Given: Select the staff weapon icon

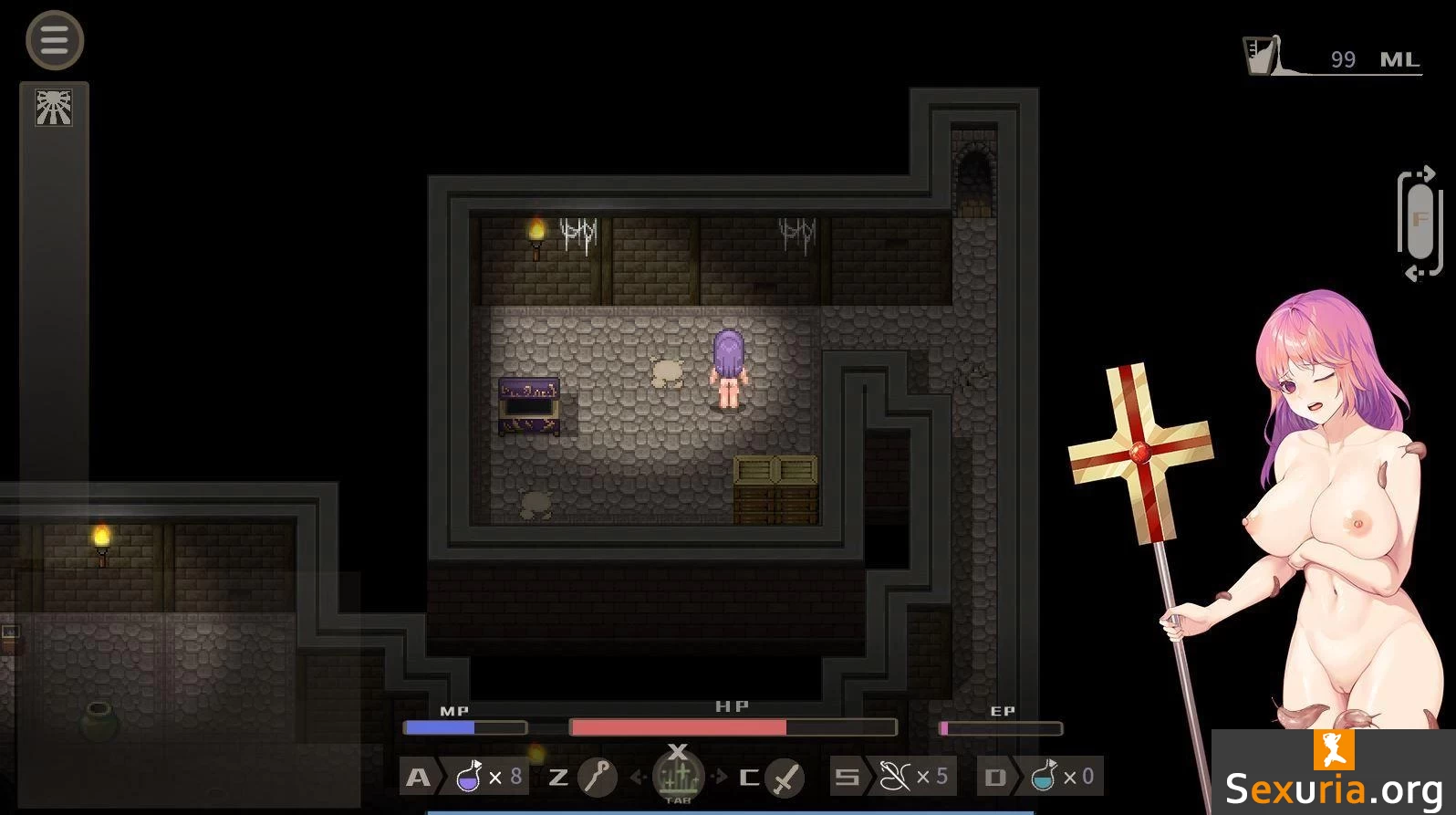Looking at the screenshot, I should 598,777.
